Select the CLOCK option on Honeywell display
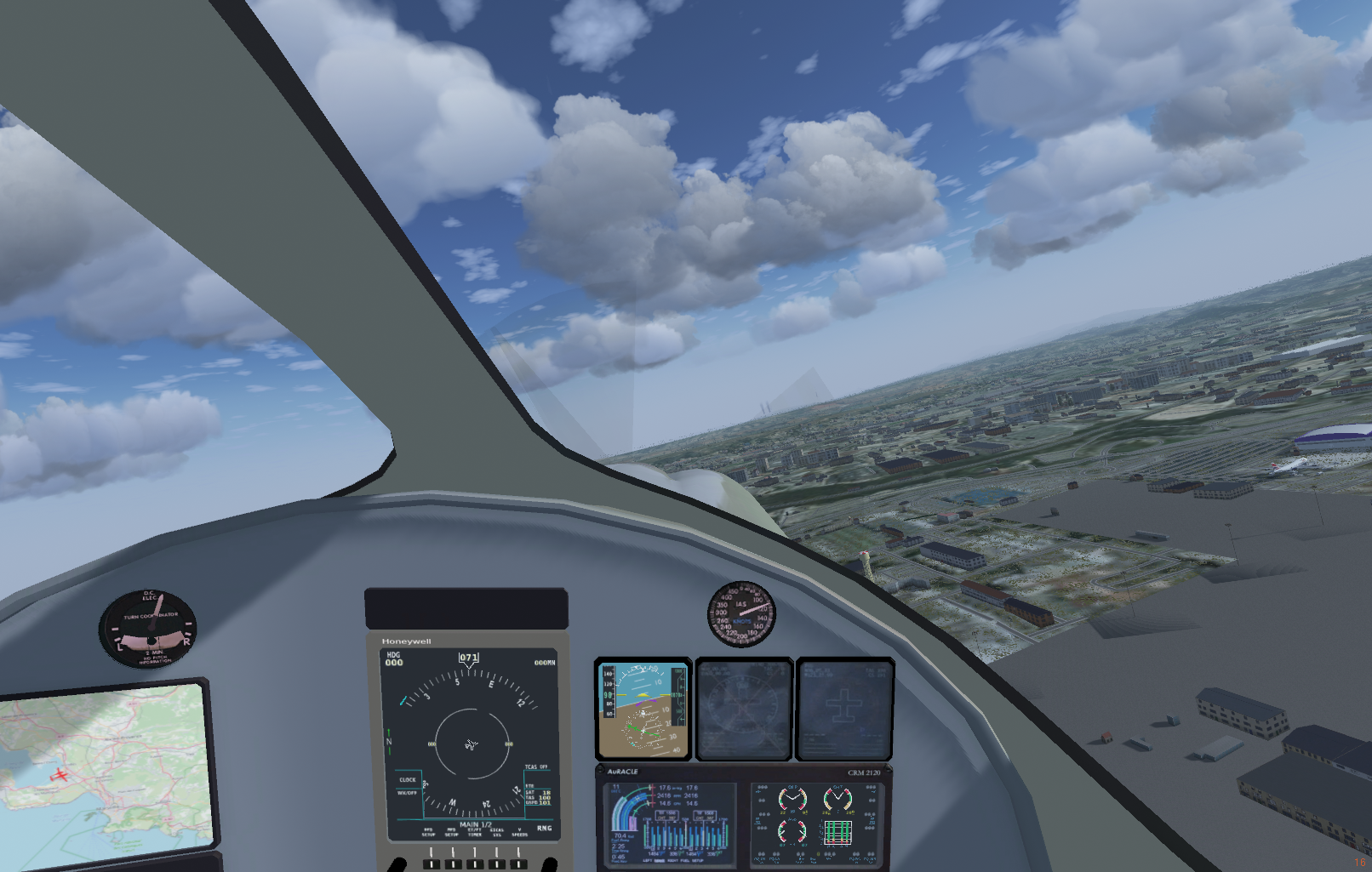Viewport: 1372px width, 872px height. pos(408,779)
